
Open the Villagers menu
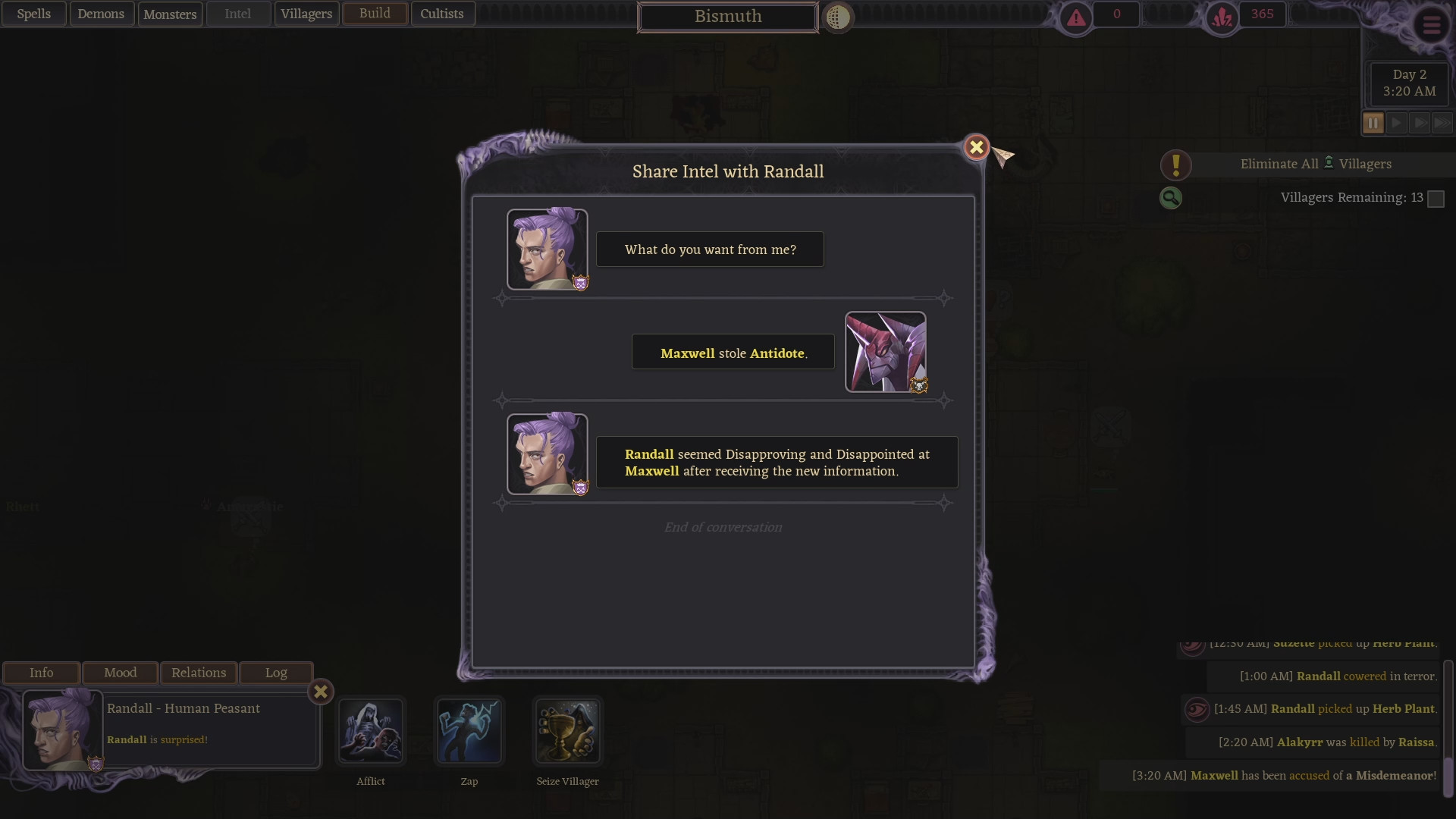(x=306, y=14)
